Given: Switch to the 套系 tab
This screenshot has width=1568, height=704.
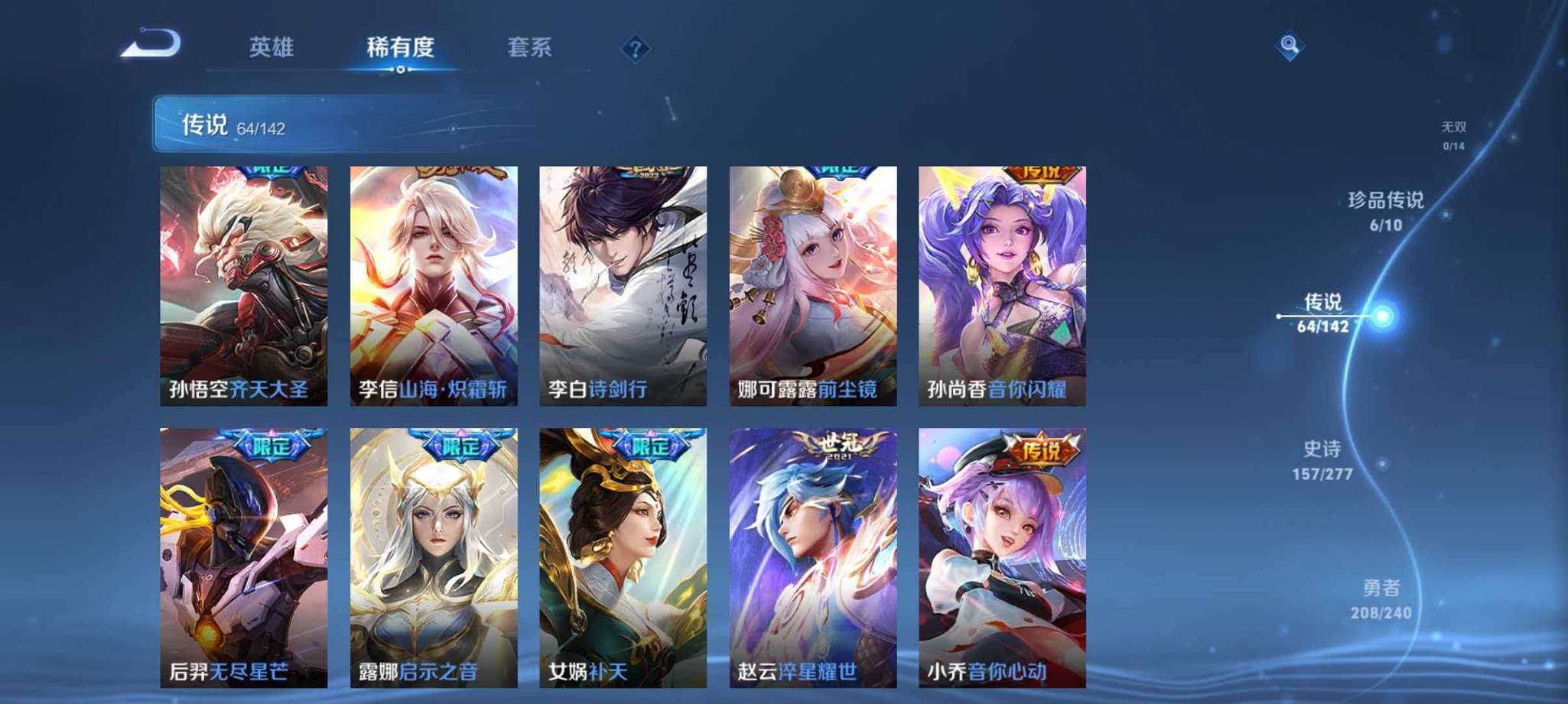Looking at the screenshot, I should (x=531, y=47).
